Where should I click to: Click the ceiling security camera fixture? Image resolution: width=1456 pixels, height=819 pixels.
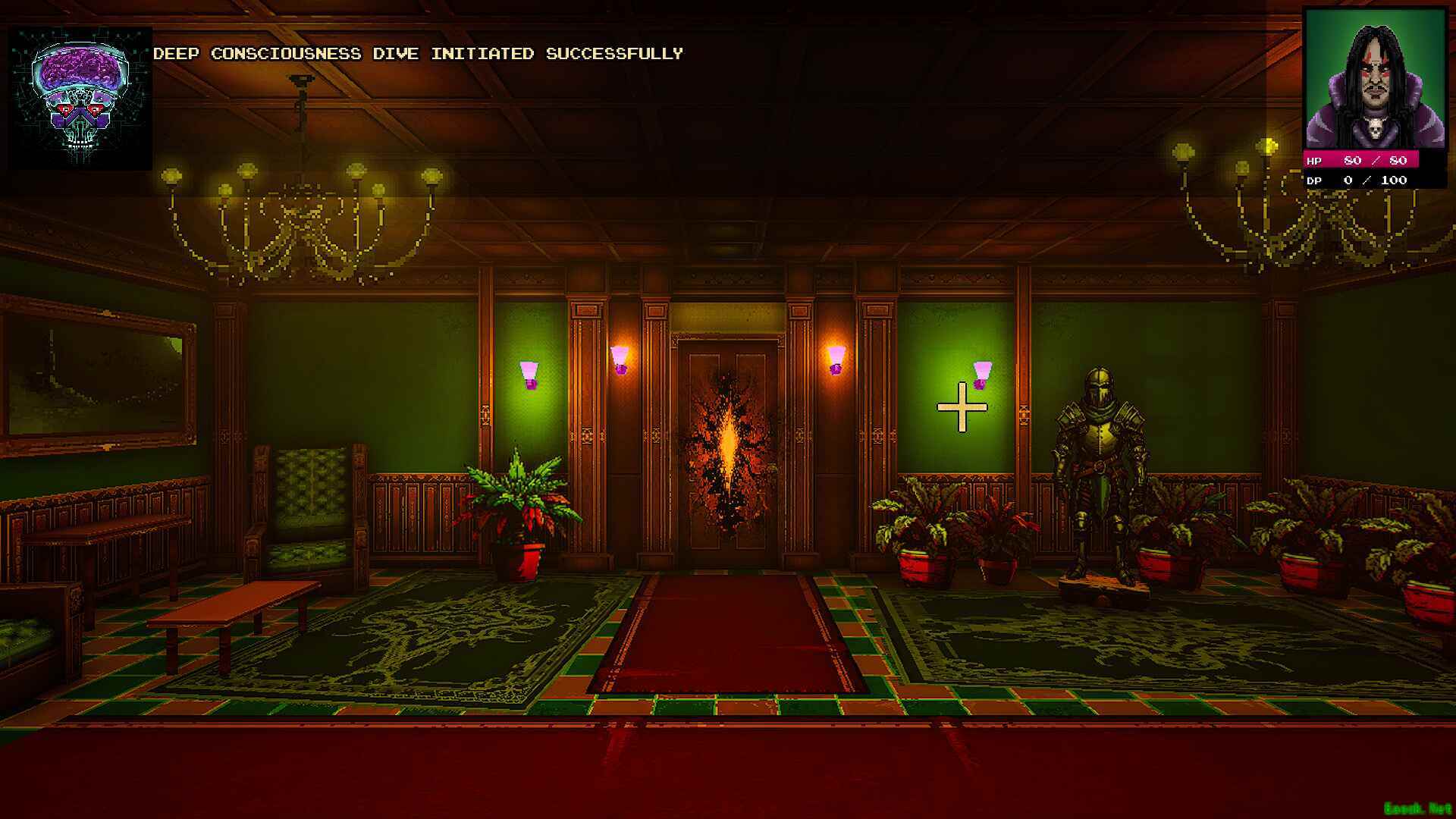pyautogui.click(x=302, y=78)
